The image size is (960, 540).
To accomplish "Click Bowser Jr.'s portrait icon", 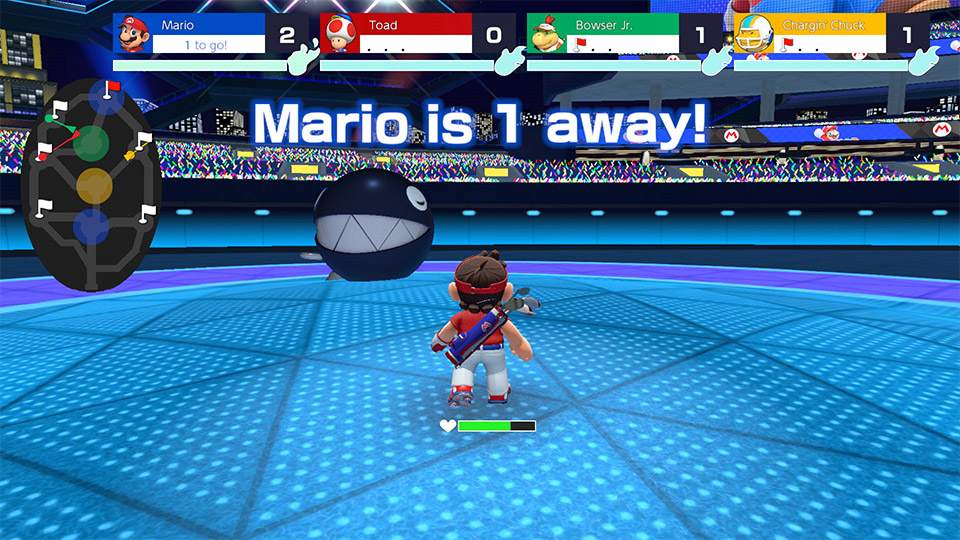I will pos(546,34).
